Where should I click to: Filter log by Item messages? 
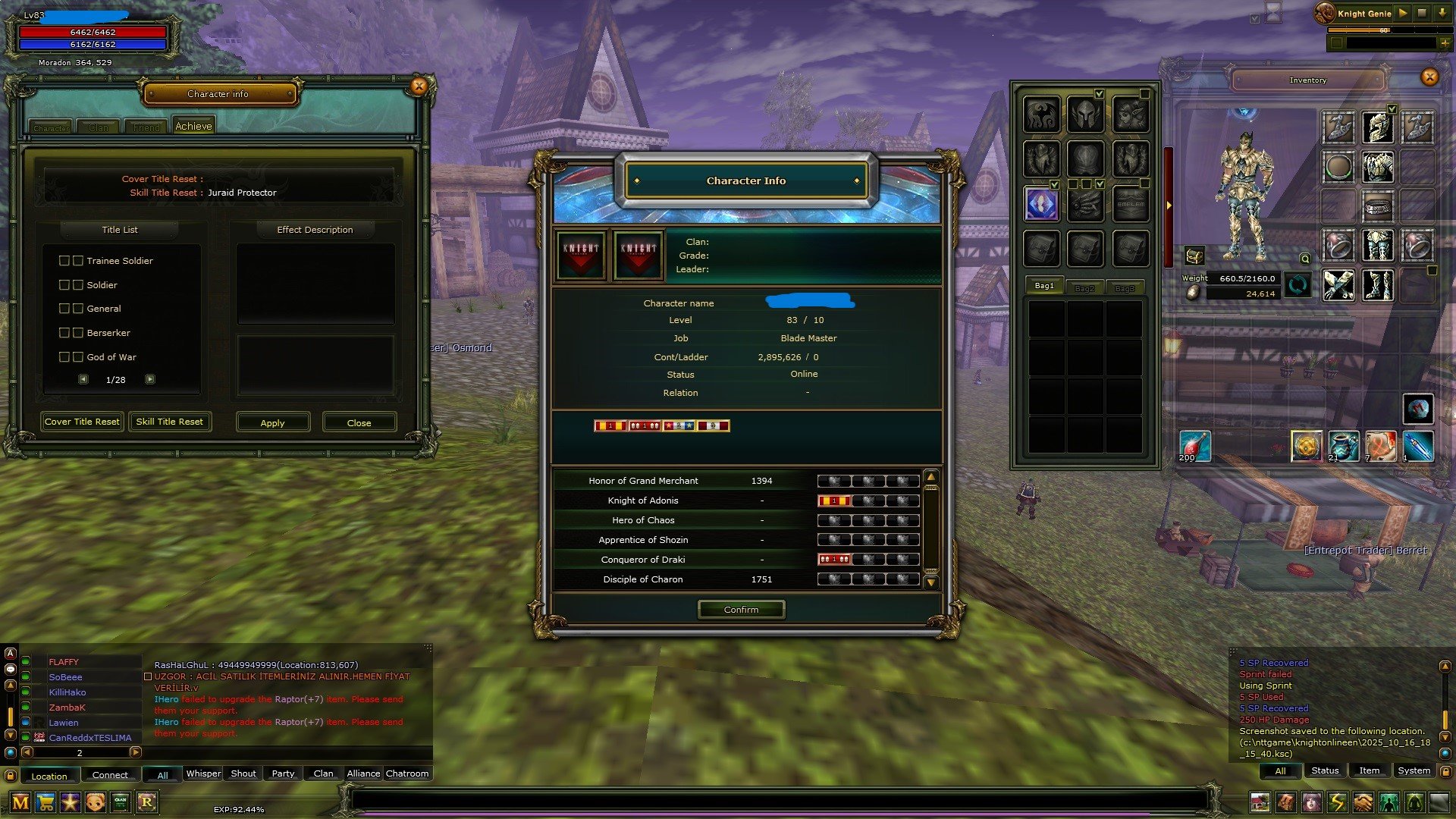[1369, 770]
